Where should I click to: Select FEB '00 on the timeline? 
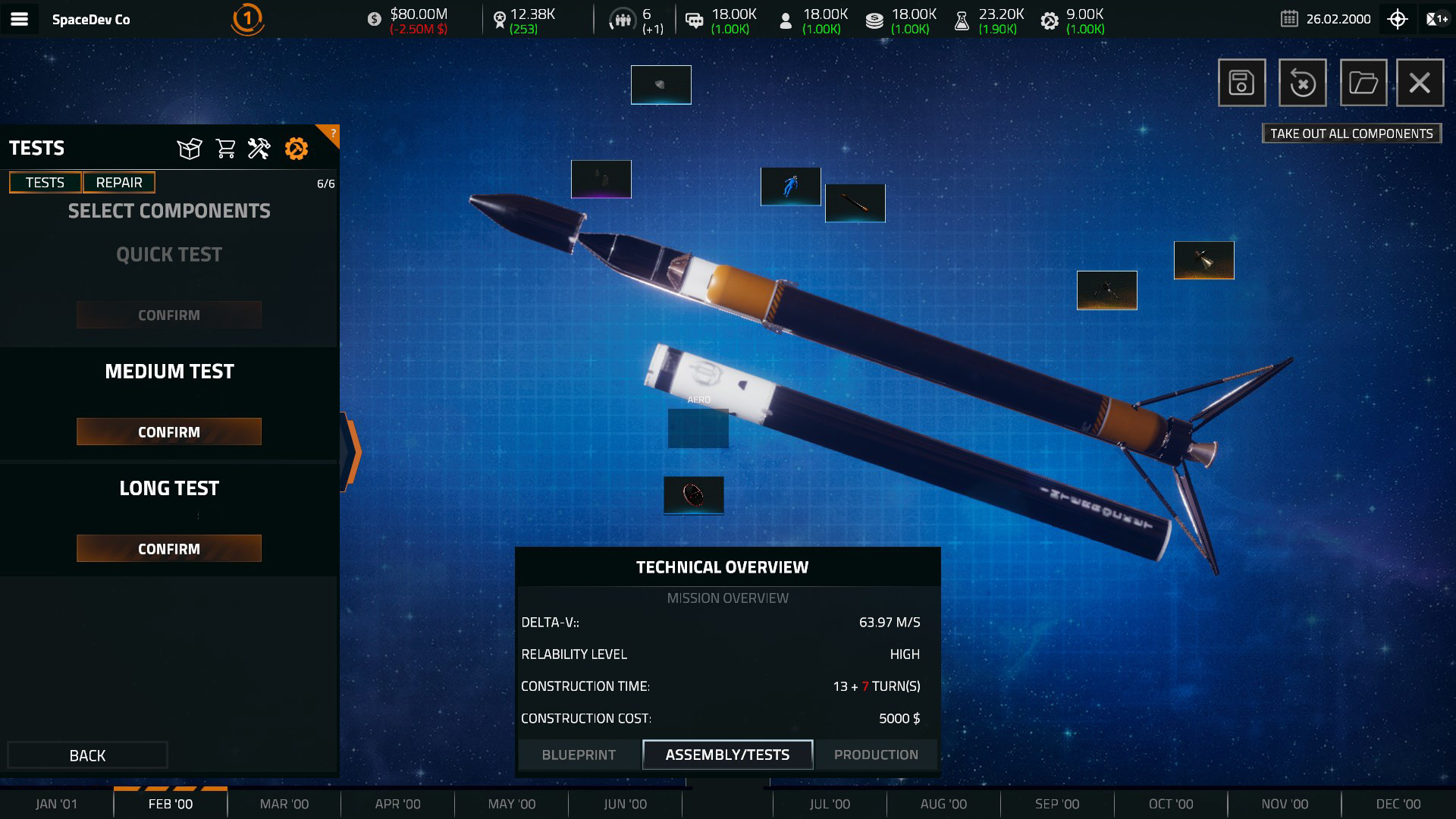171,804
